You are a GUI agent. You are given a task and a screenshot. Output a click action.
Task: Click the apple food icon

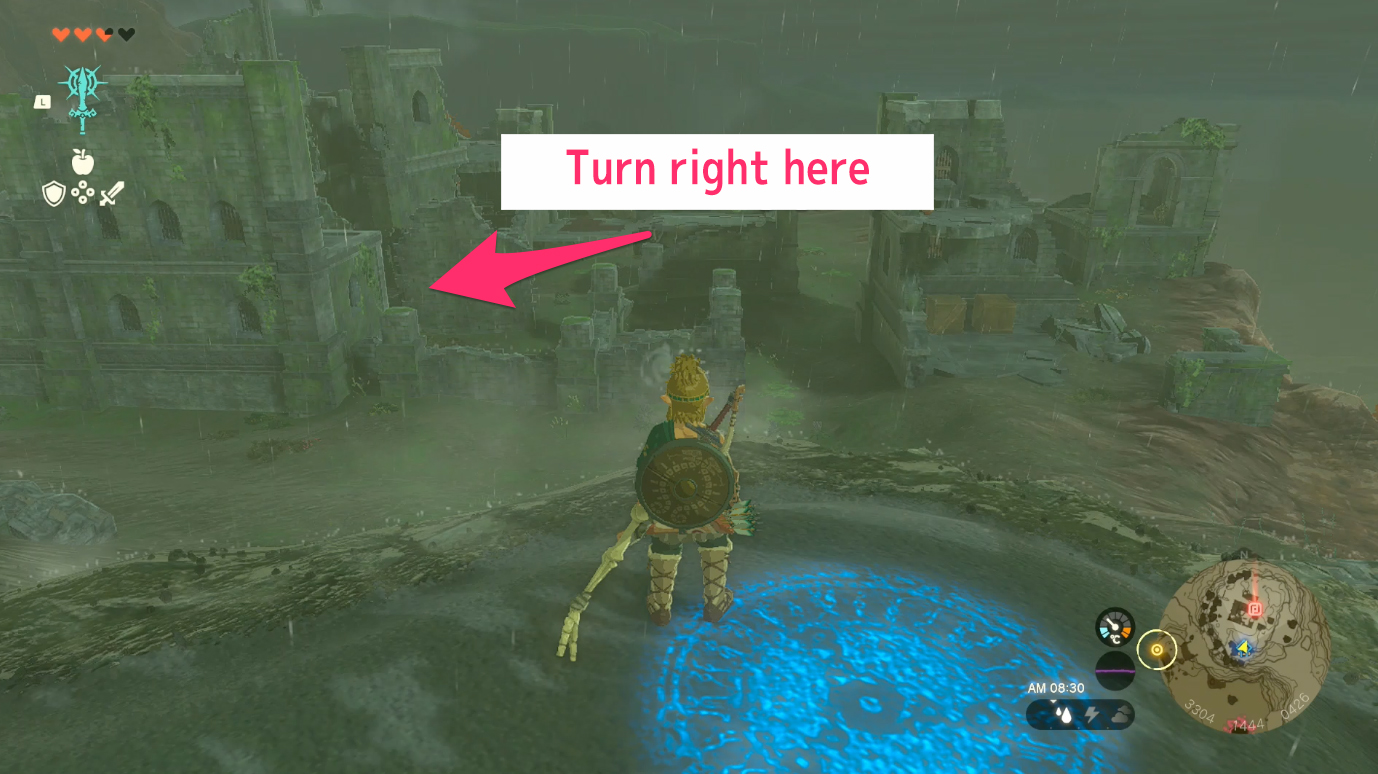pyautogui.click(x=82, y=161)
